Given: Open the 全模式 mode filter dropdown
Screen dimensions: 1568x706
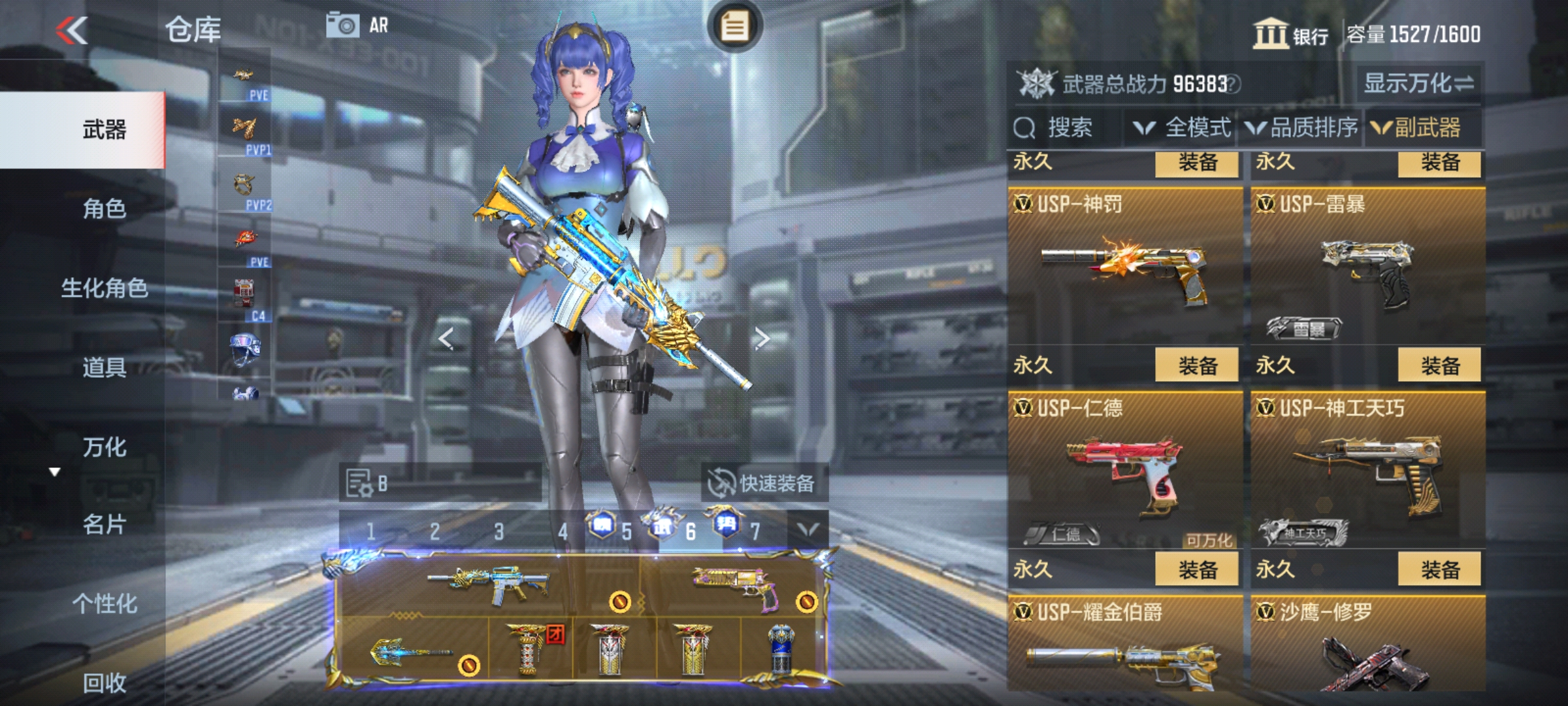Looking at the screenshot, I should click(1183, 127).
